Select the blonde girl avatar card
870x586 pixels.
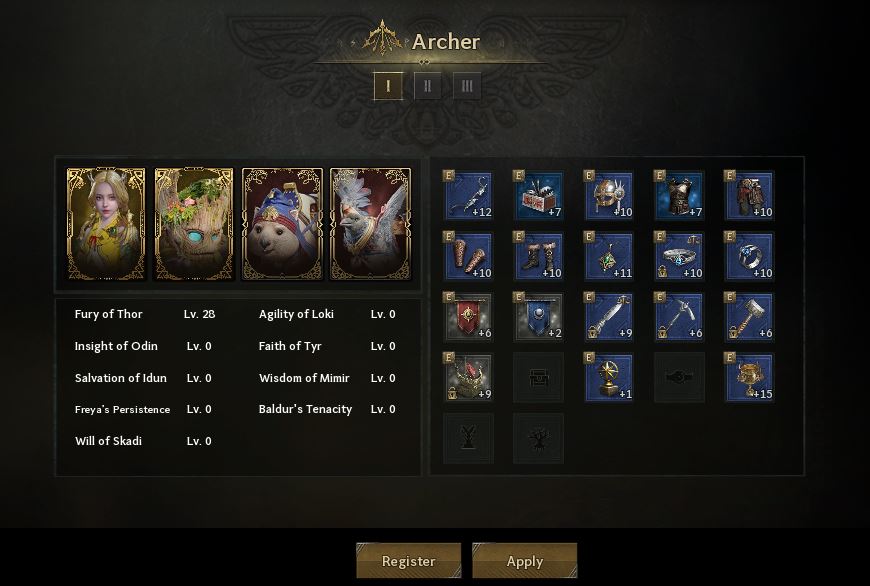coord(106,223)
